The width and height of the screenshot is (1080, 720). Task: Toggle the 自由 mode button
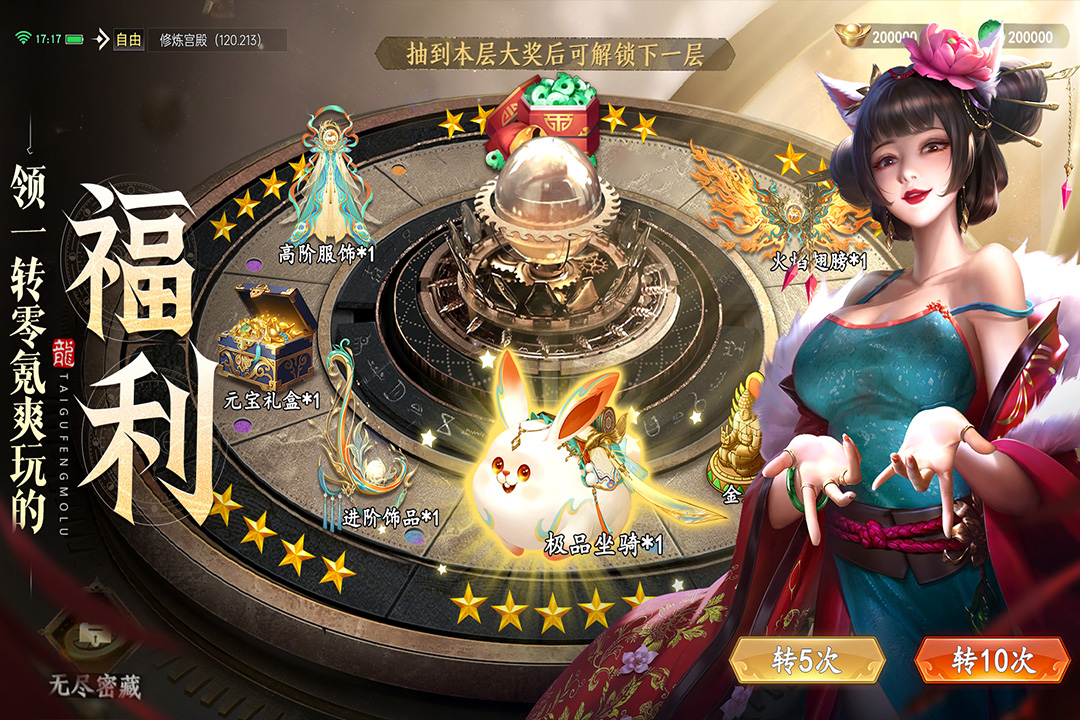coord(128,40)
